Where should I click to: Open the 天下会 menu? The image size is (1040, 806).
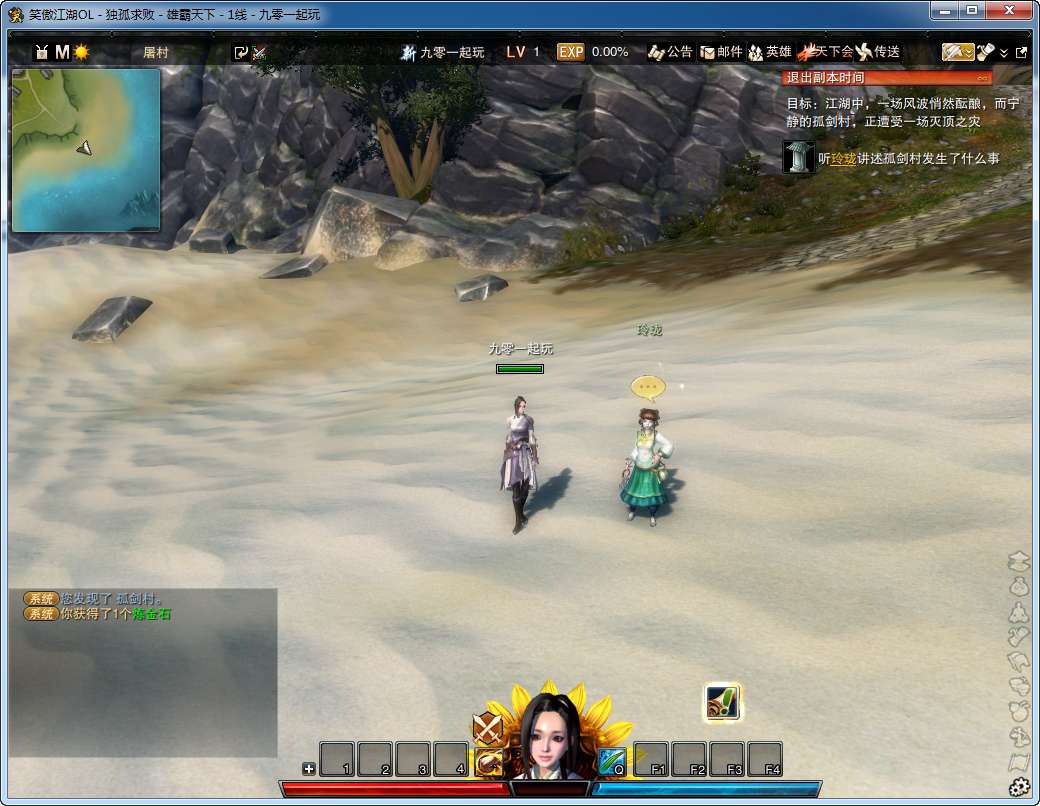click(825, 52)
